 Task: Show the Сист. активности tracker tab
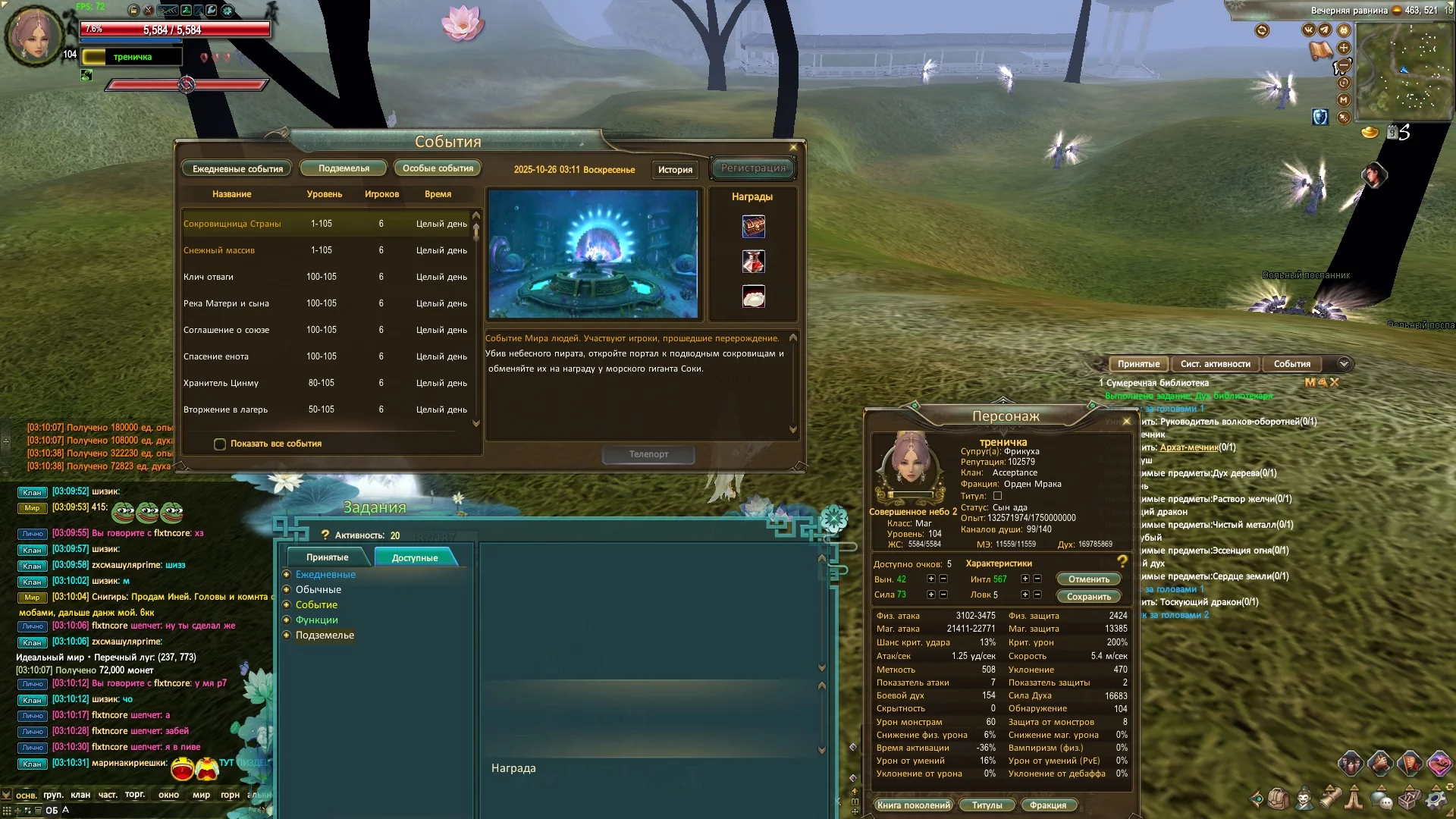tap(1215, 364)
